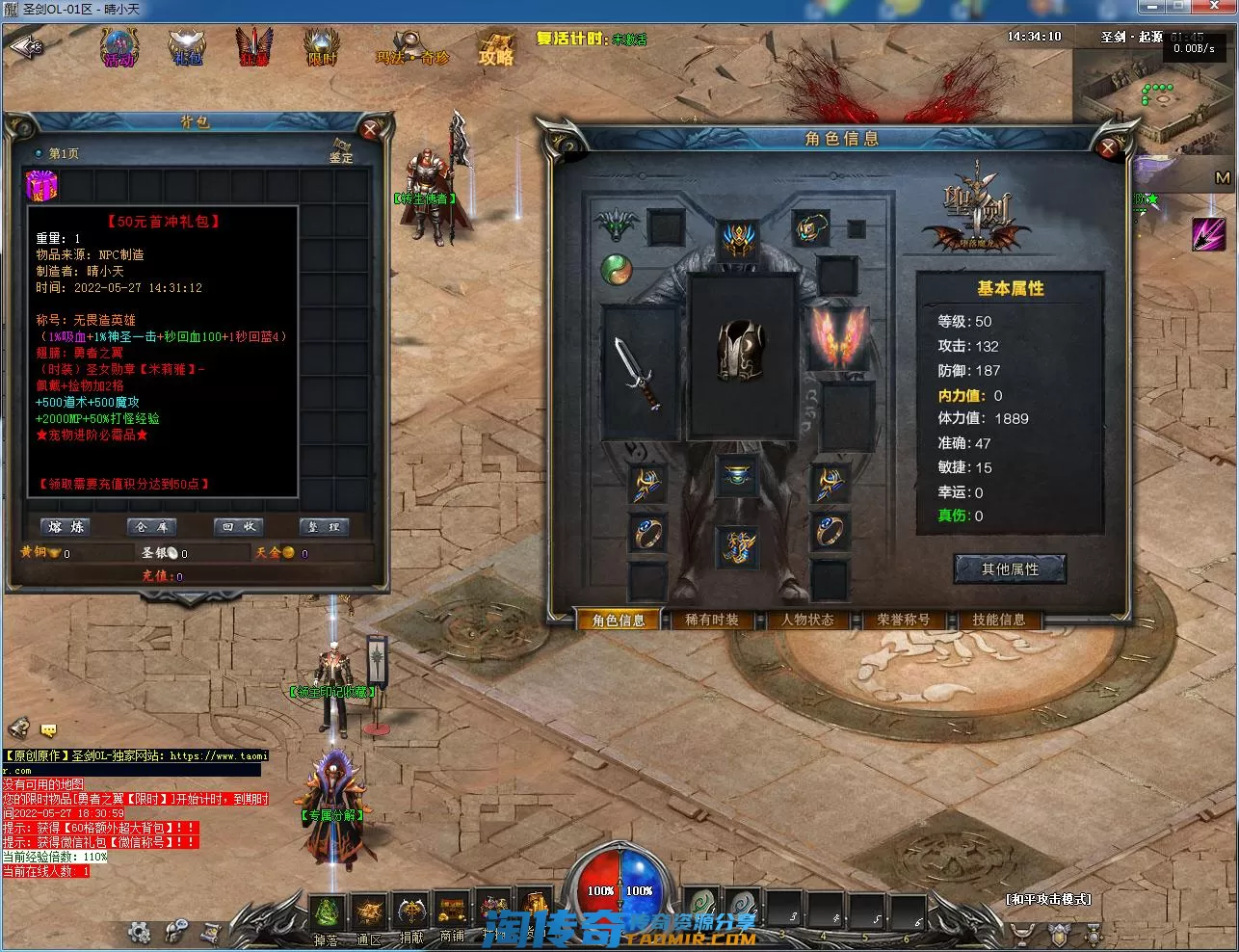Sort the bag with 整理
Viewport: 1239px width, 952px height.
click(324, 527)
